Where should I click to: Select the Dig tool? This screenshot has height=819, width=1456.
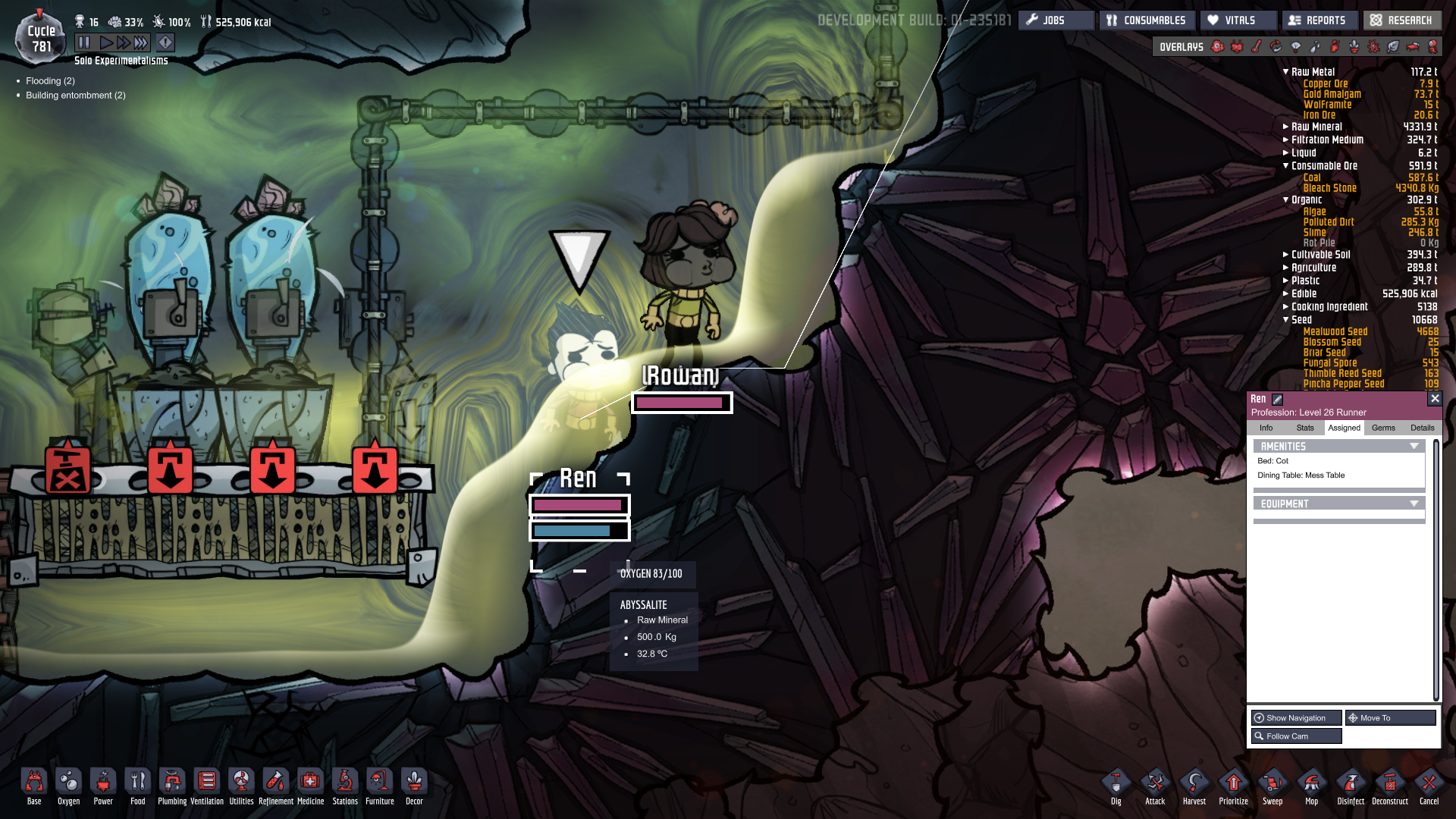(1116, 785)
